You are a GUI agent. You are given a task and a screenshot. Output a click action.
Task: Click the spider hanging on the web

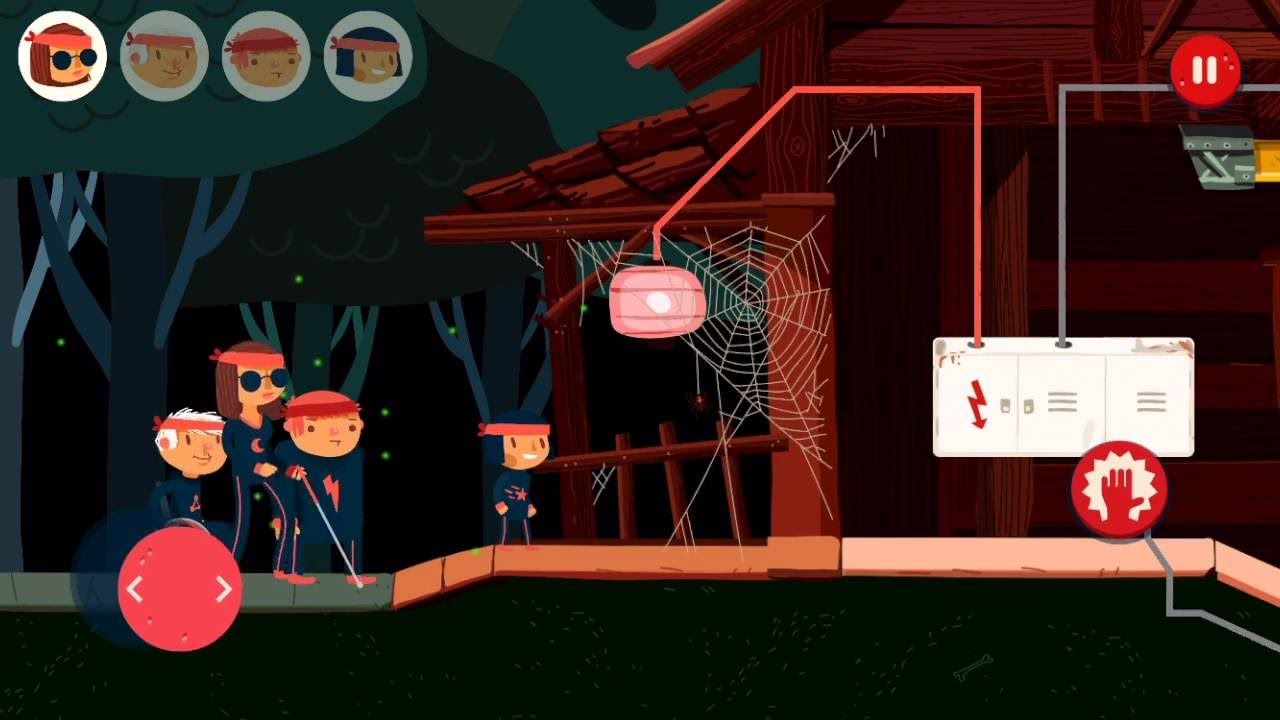[x=697, y=405]
